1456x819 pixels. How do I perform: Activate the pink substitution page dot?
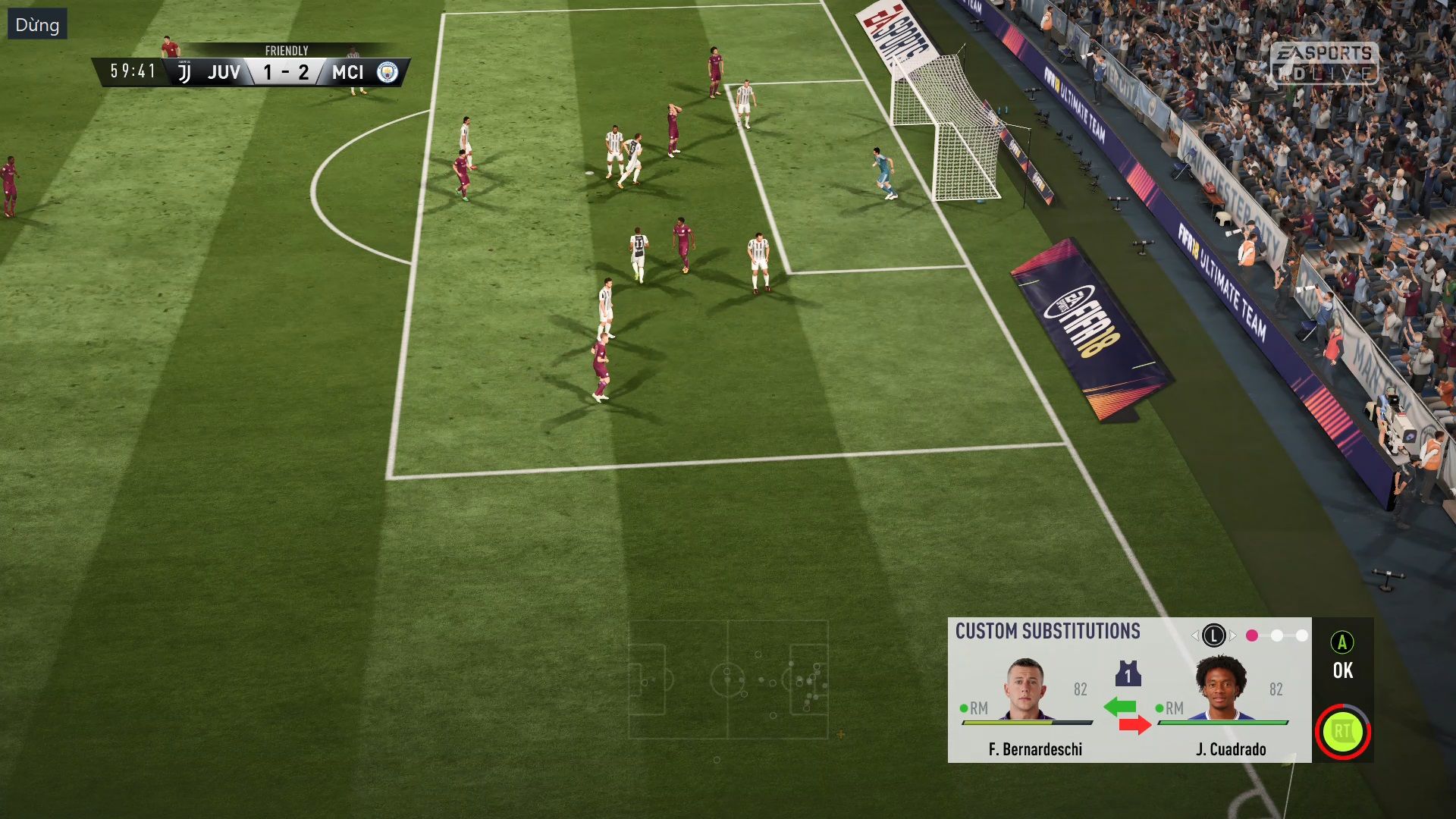pyautogui.click(x=1251, y=635)
